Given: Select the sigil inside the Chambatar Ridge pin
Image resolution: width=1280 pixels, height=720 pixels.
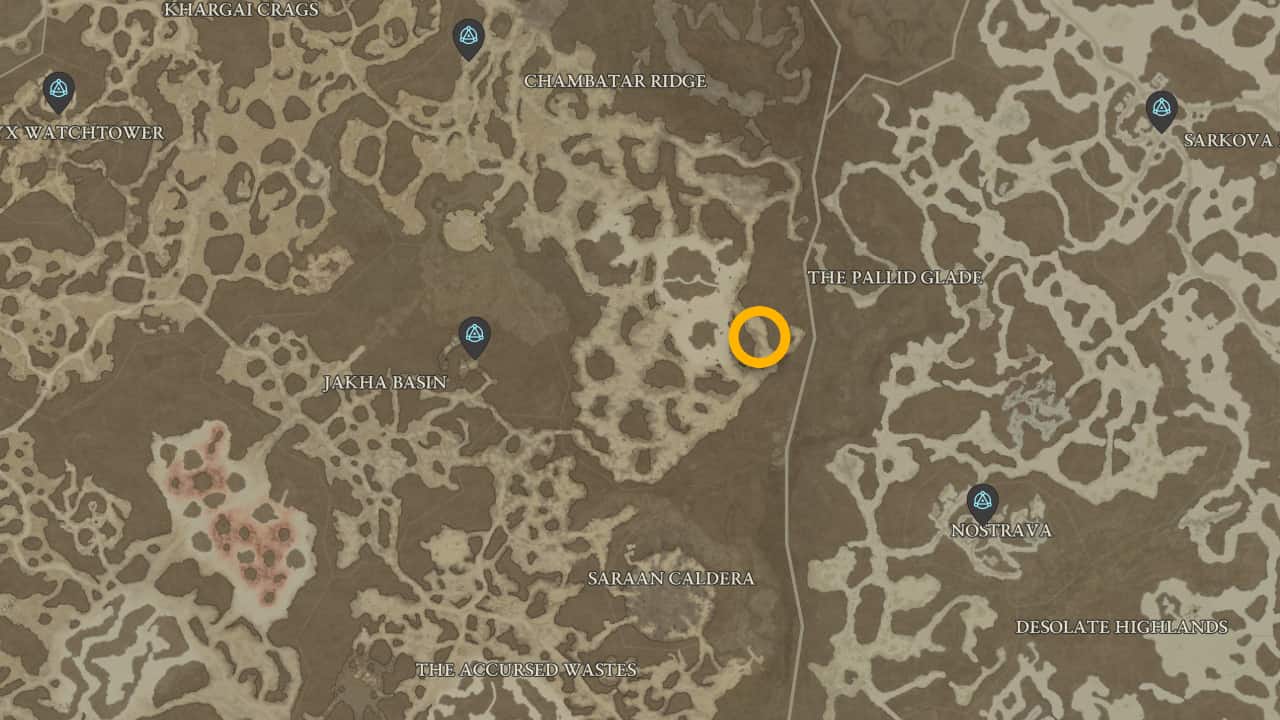Looking at the screenshot, I should 469,34.
